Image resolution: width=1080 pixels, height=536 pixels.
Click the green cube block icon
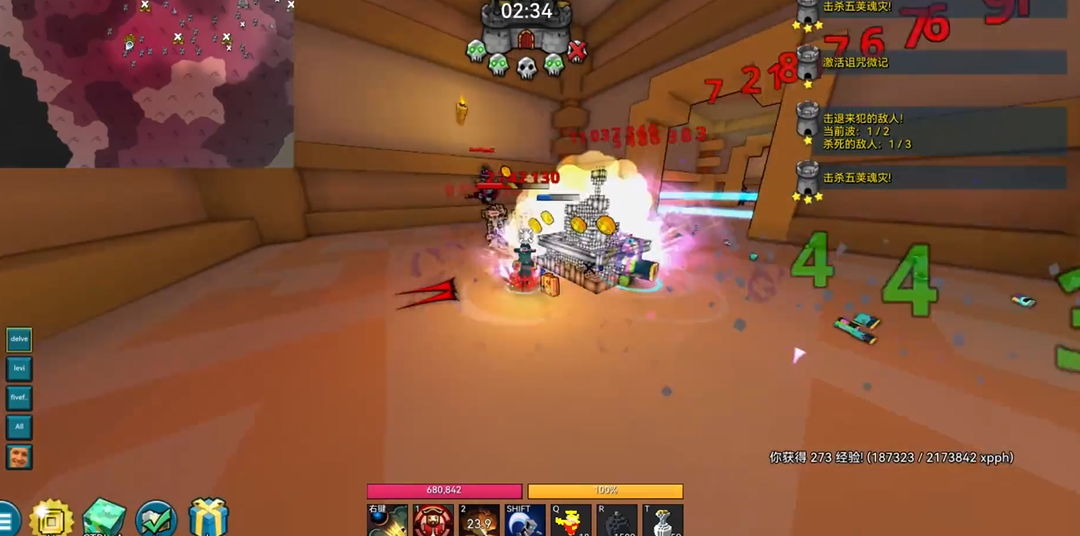click(x=104, y=518)
